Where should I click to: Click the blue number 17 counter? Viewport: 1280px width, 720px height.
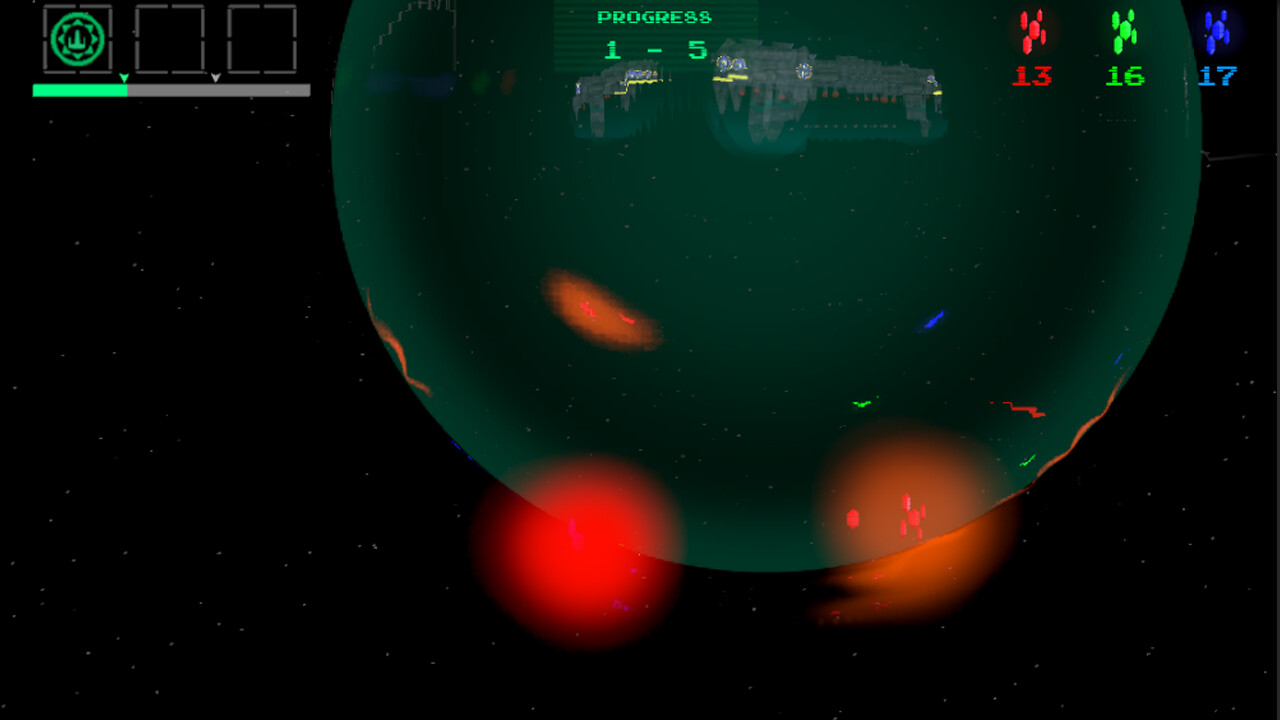pyautogui.click(x=1218, y=73)
